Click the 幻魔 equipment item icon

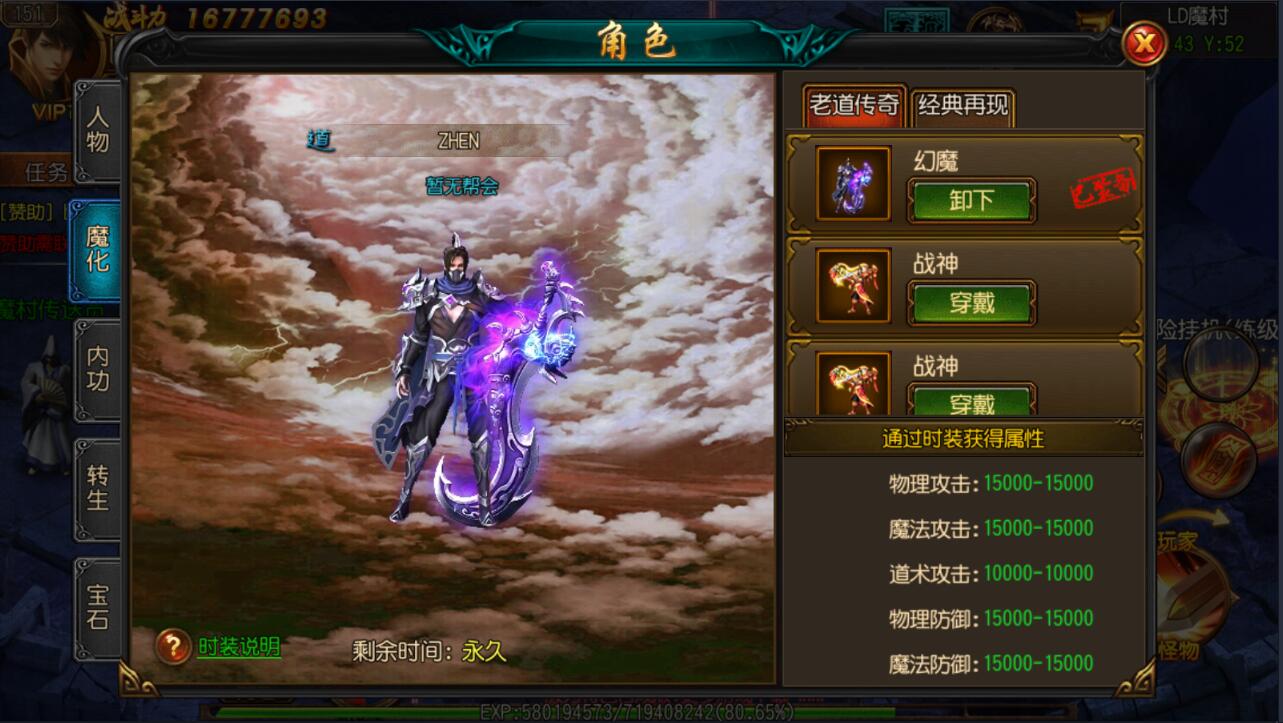[x=852, y=185]
